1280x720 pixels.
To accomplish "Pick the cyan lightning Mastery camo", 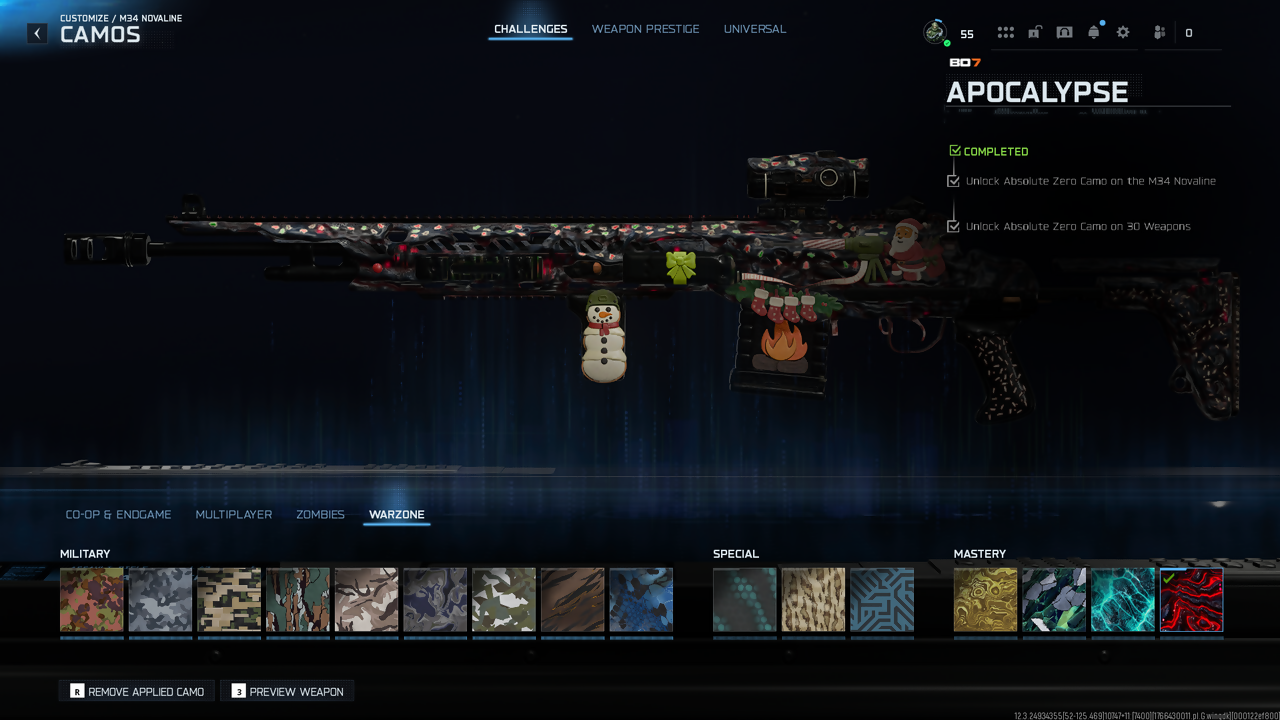I will (1122, 600).
